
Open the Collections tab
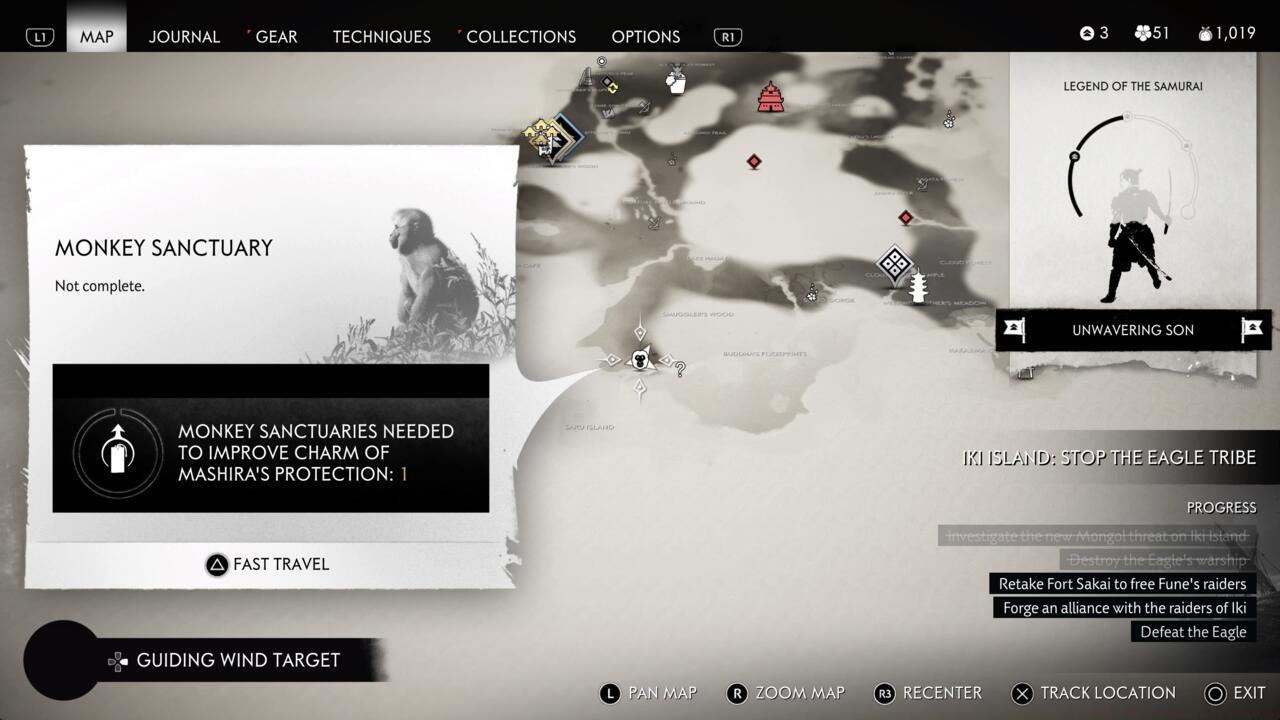pyautogui.click(x=520, y=36)
